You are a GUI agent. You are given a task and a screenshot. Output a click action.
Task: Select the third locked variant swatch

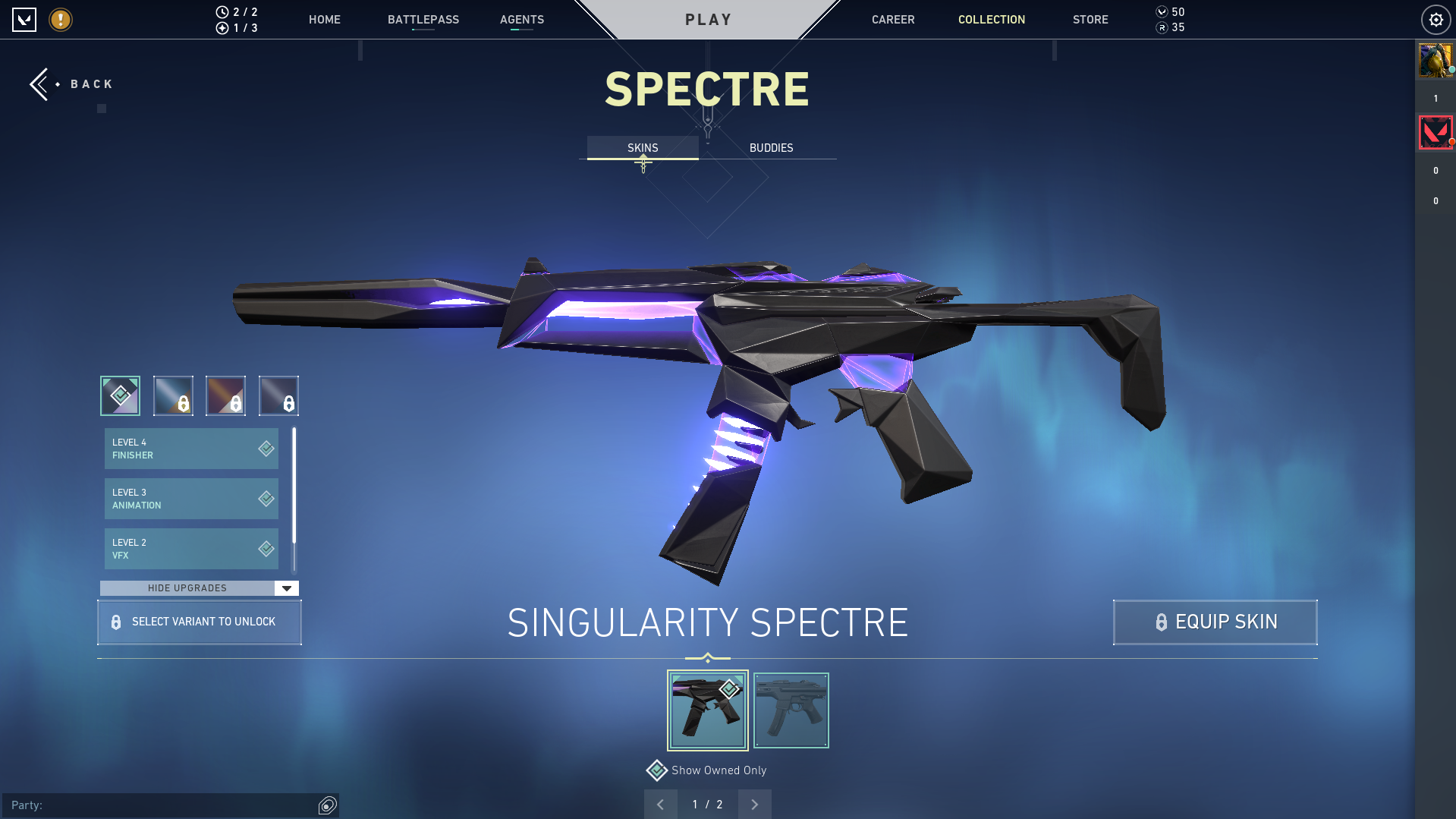(225, 395)
